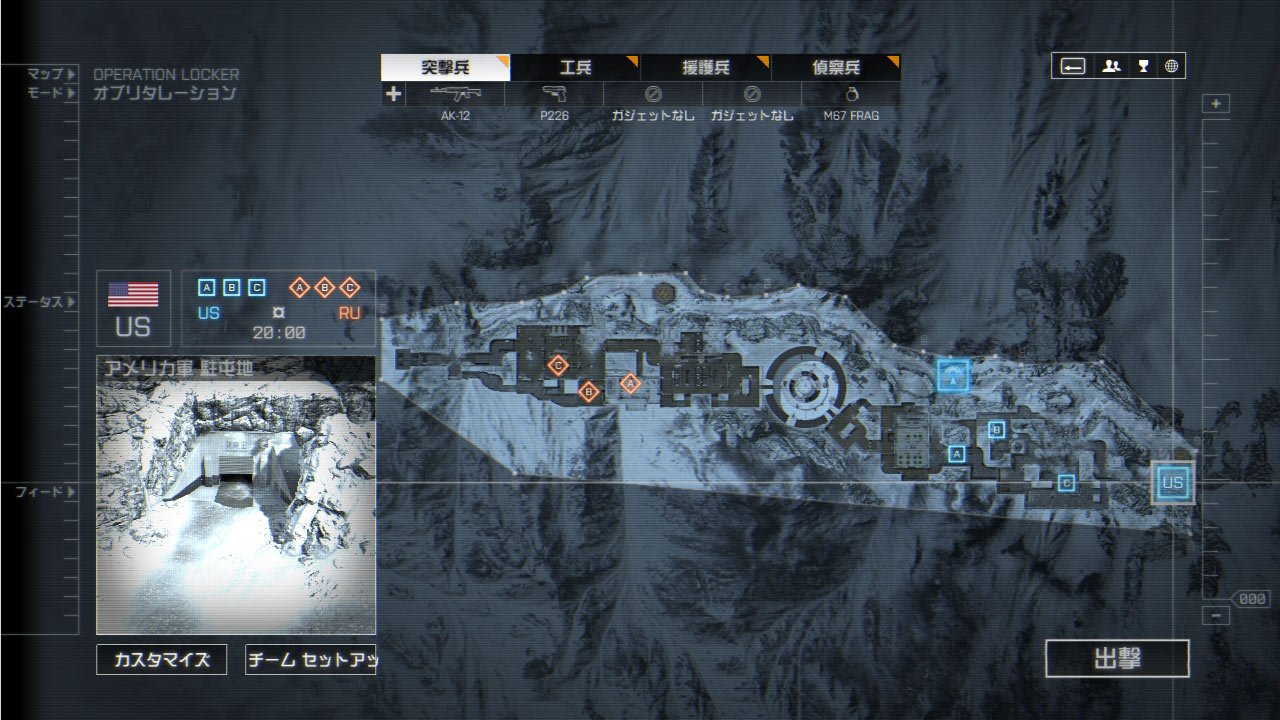Viewport: 1280px width, 720px height.
Task: Select the AK-12 primary weapon slot
Action: pyautogui.click(x=455, y=95)
